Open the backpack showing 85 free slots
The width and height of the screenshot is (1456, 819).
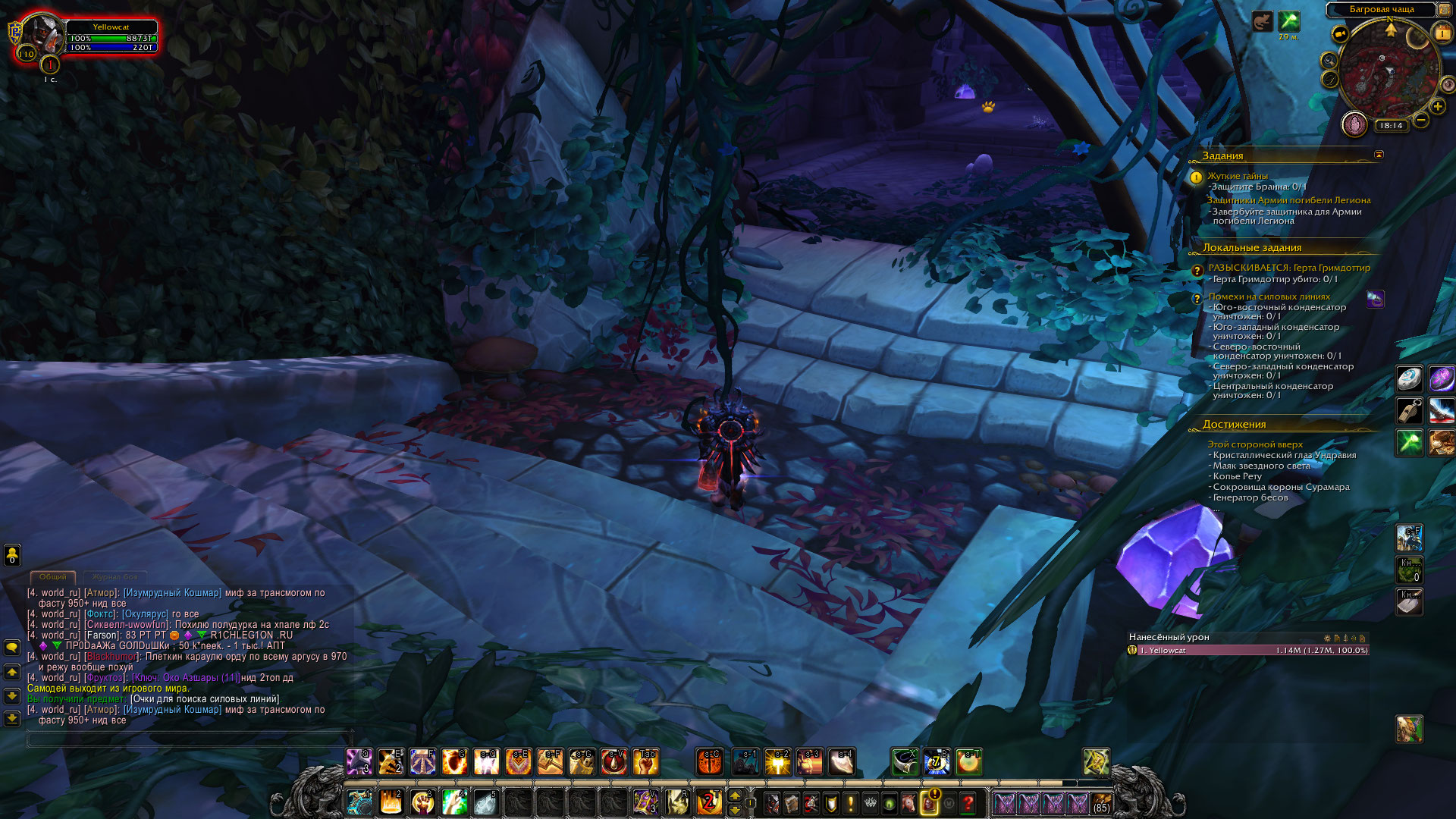1101,803
